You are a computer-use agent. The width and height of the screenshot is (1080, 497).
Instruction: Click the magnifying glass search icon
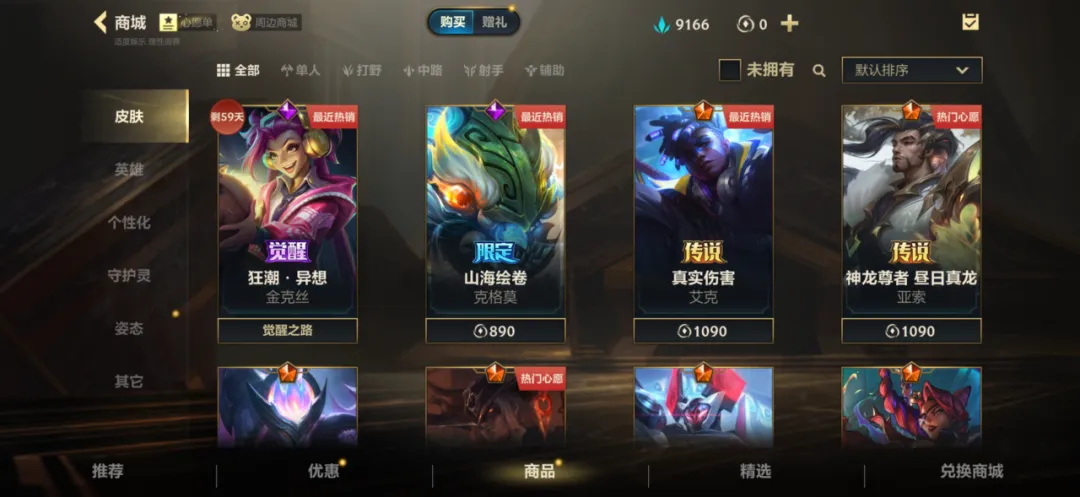tap(819, 70)
